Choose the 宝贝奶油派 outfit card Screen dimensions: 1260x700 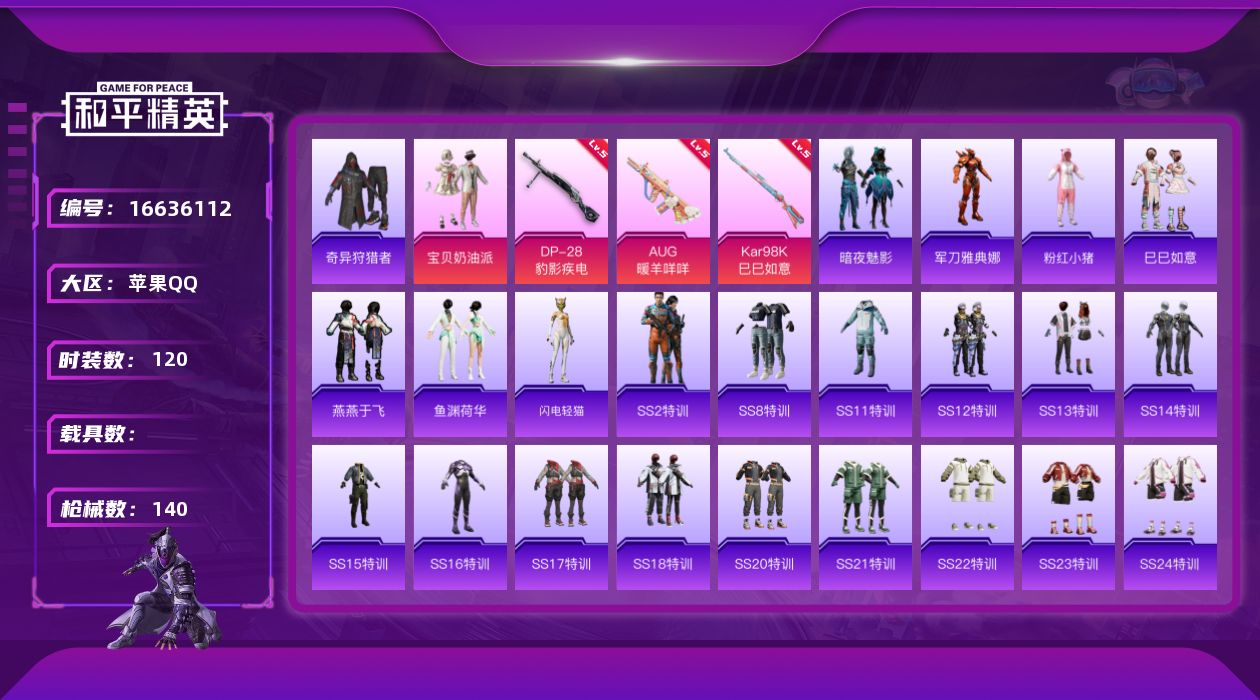pyautogui.click(x=460, y=211)
